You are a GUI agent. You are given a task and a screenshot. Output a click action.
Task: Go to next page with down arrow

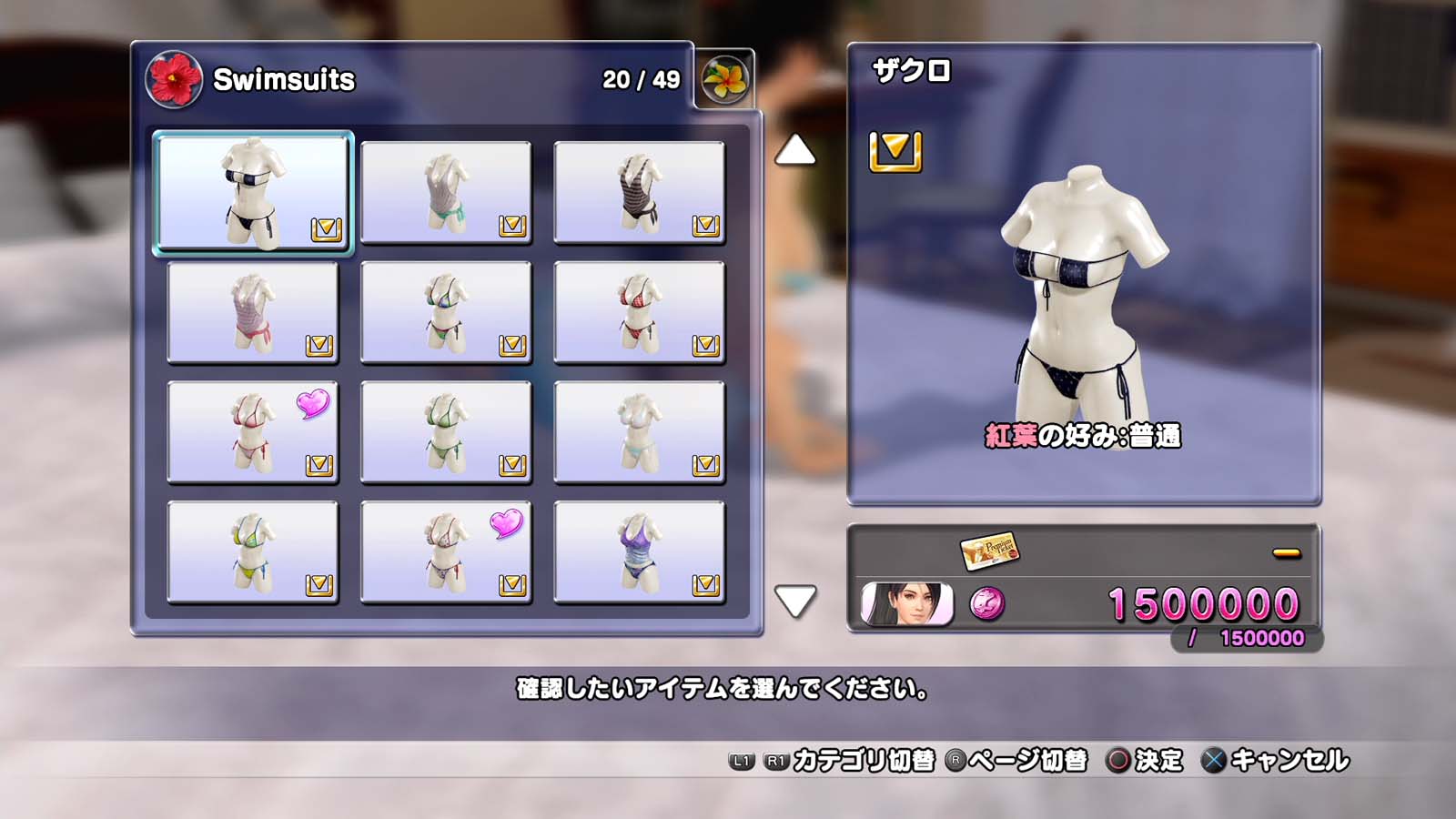pos(794,601)
